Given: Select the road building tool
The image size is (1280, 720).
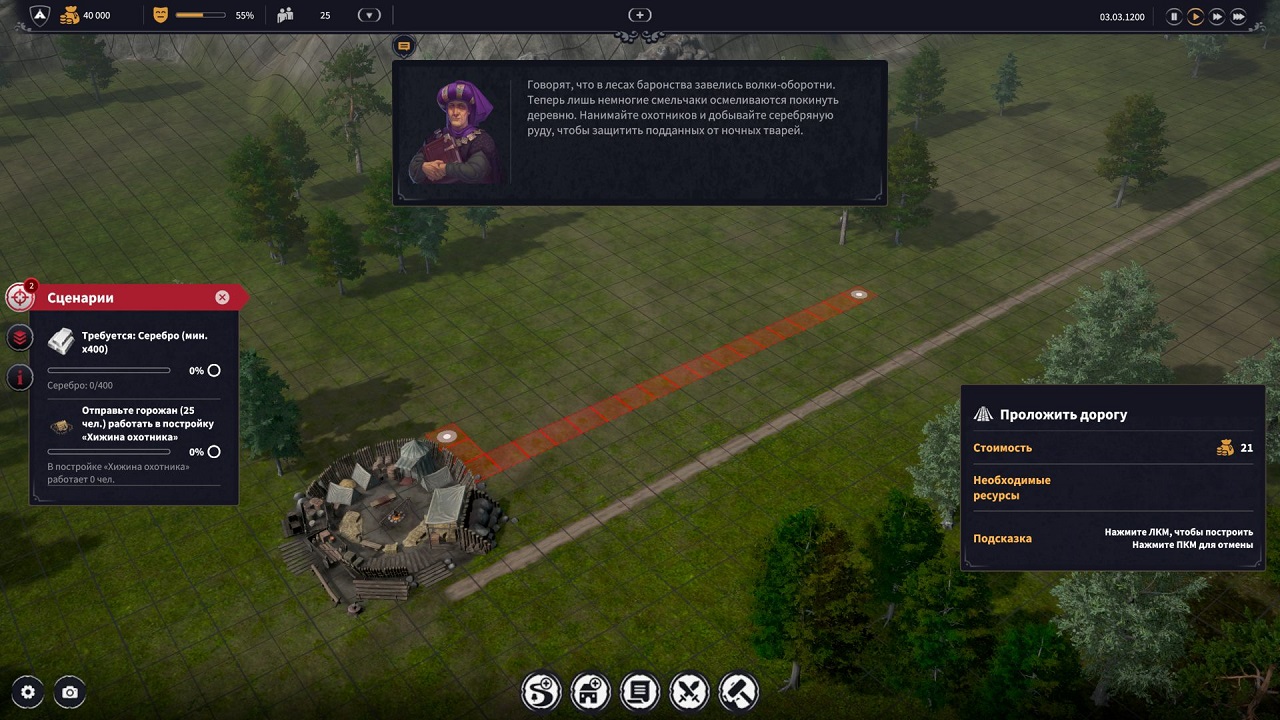Looking at the screenshot, I should (541, 691).
